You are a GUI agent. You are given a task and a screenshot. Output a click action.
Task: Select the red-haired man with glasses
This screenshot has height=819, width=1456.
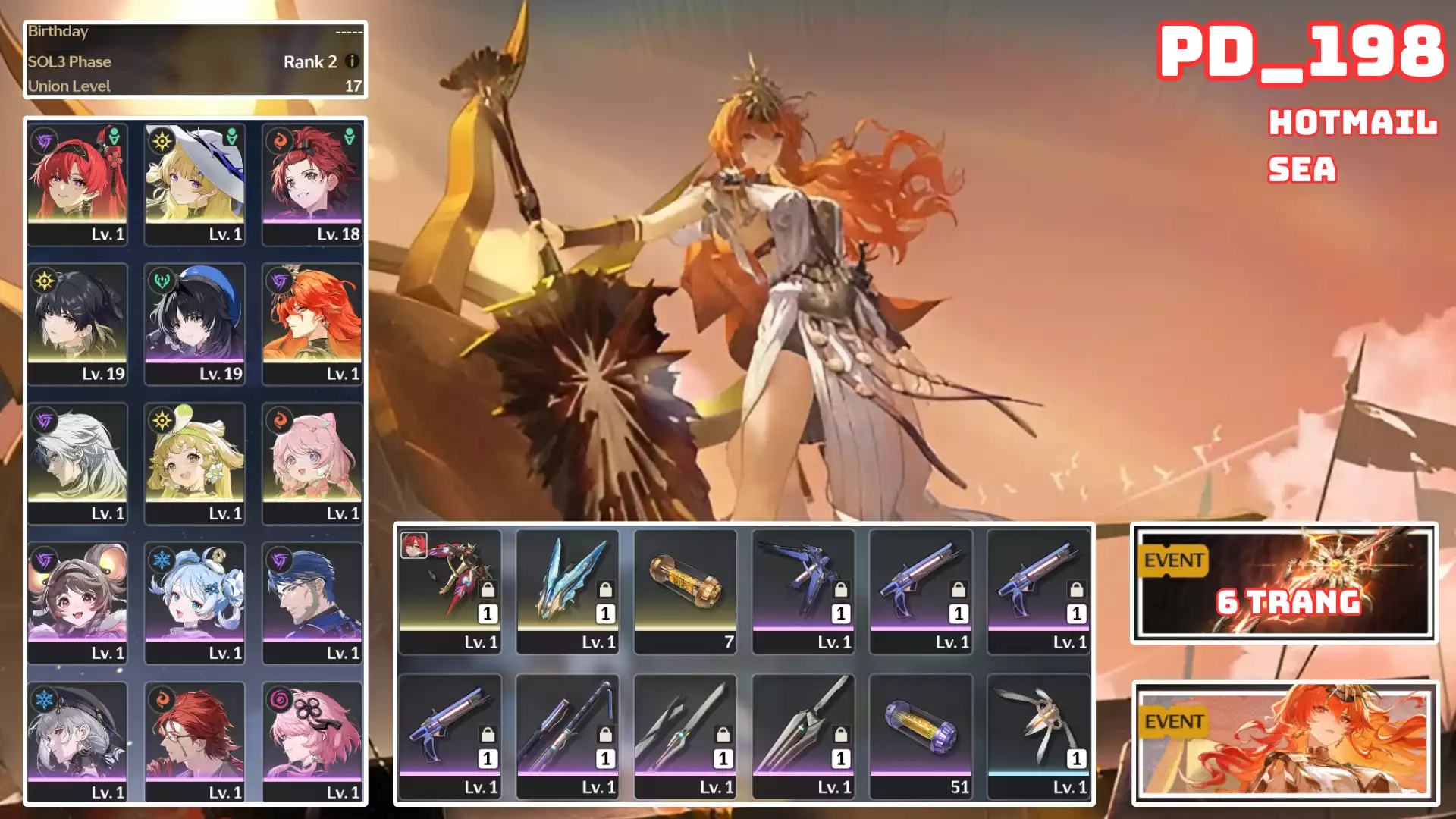tap(195, 742)
